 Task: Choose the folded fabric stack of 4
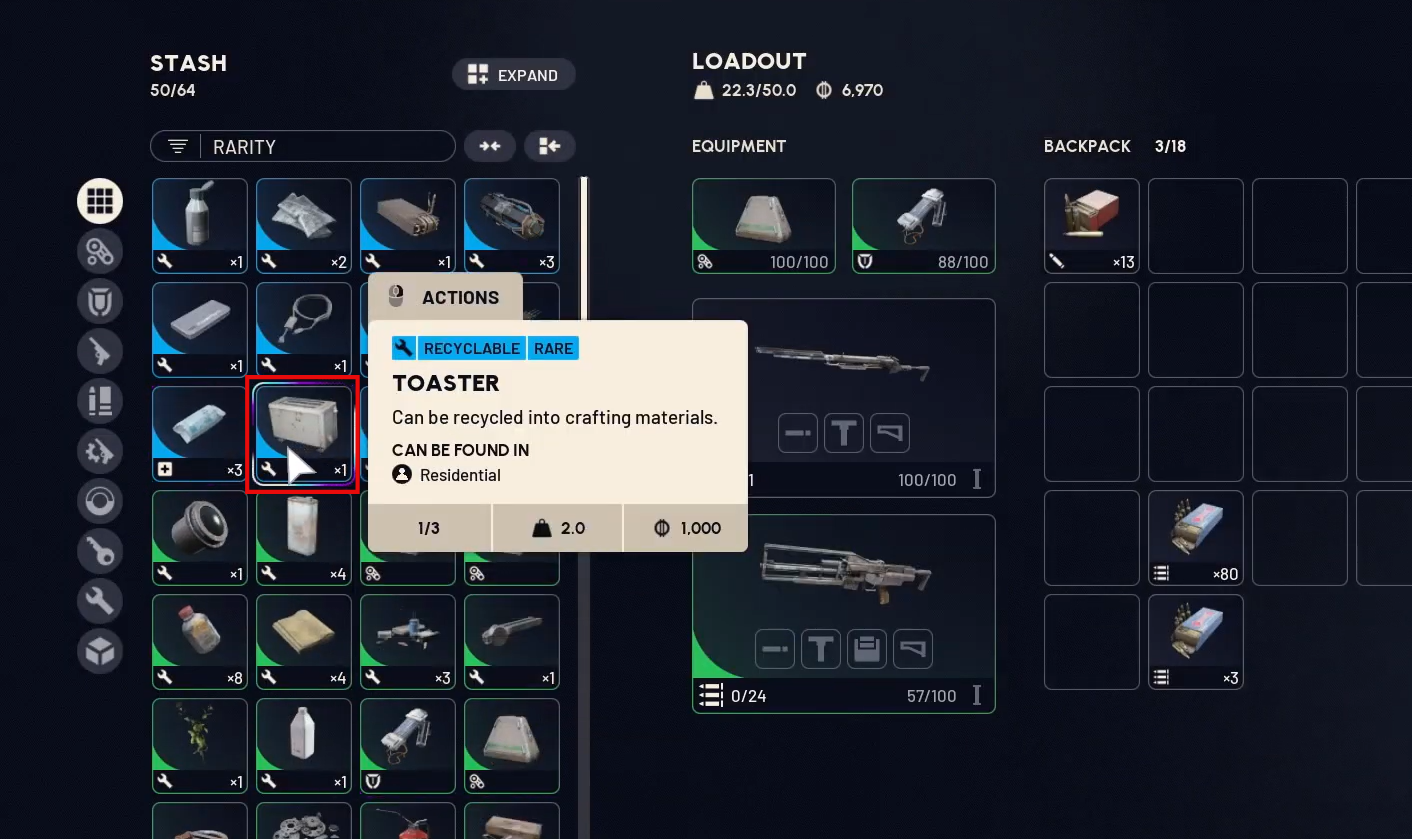[x=304, y=641]
